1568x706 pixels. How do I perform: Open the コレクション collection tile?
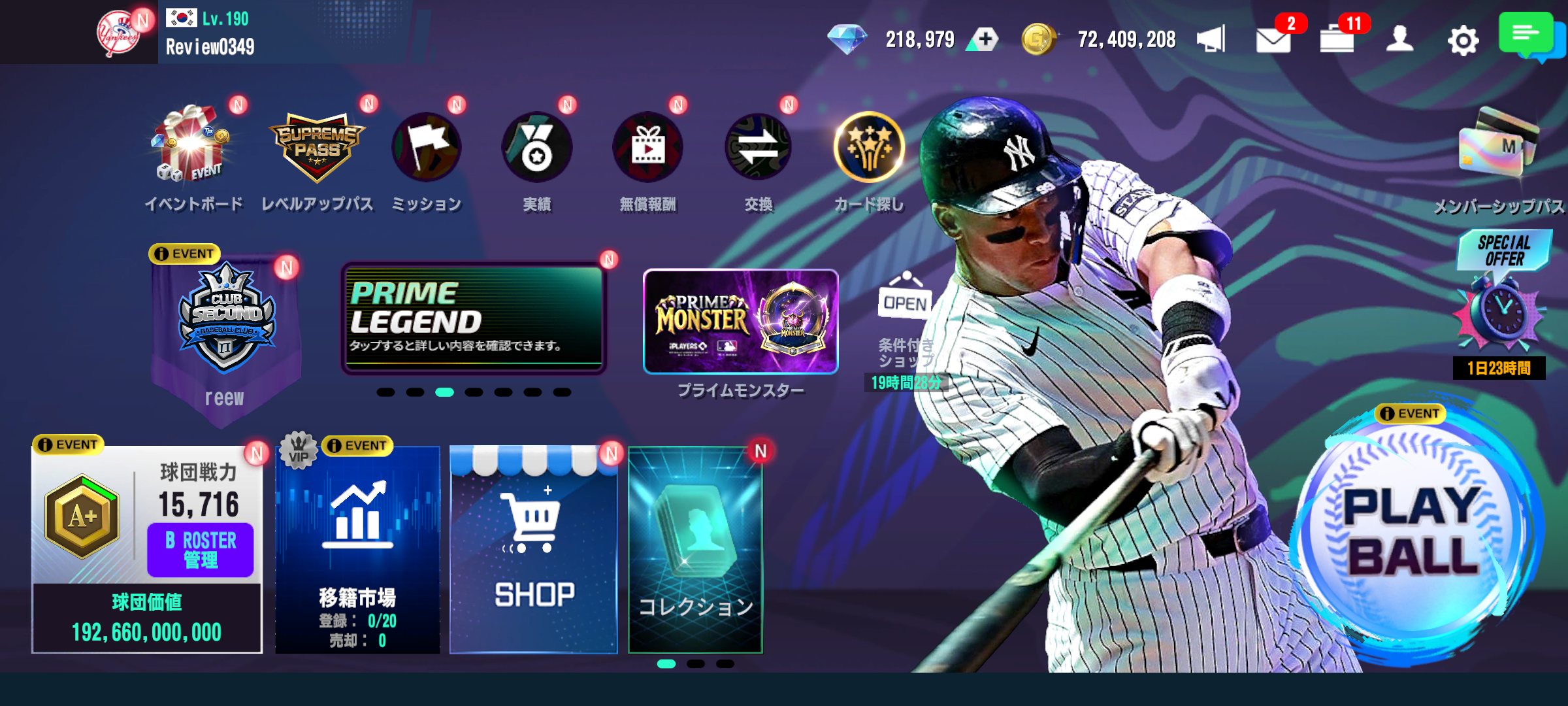coord(695,549)
